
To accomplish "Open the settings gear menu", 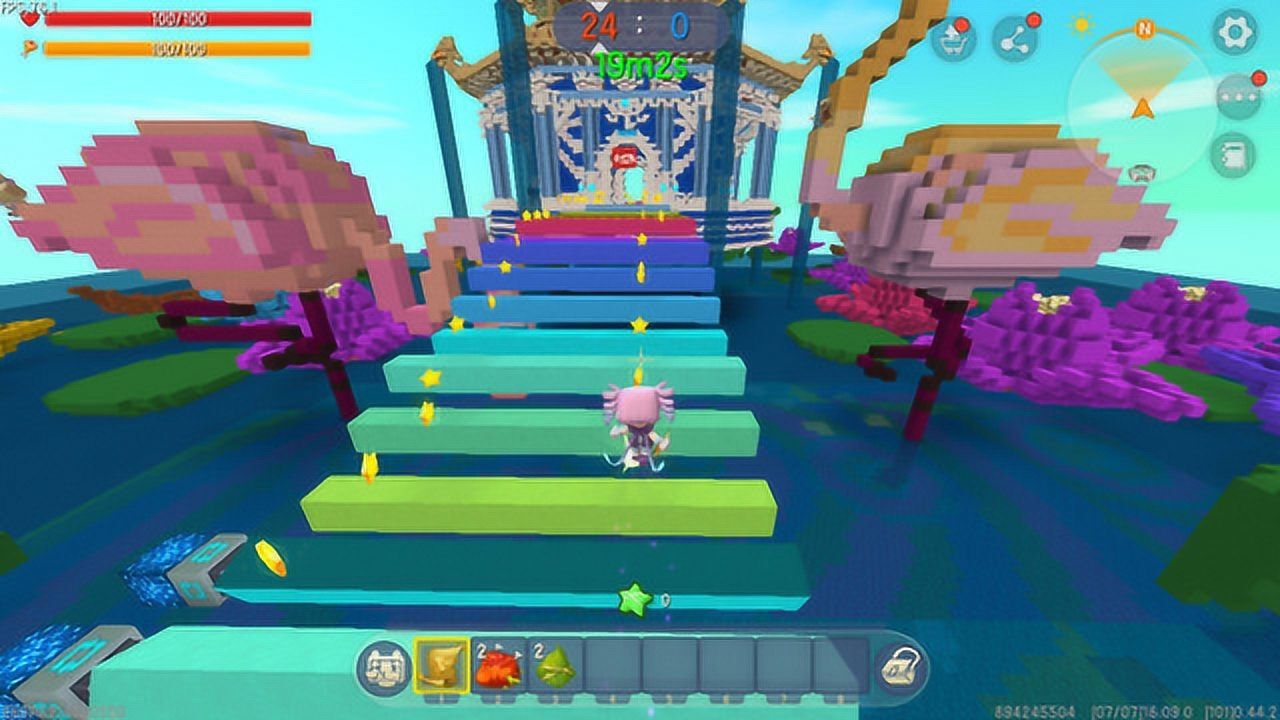I will pyautogui.click(x=1234, y=32).
